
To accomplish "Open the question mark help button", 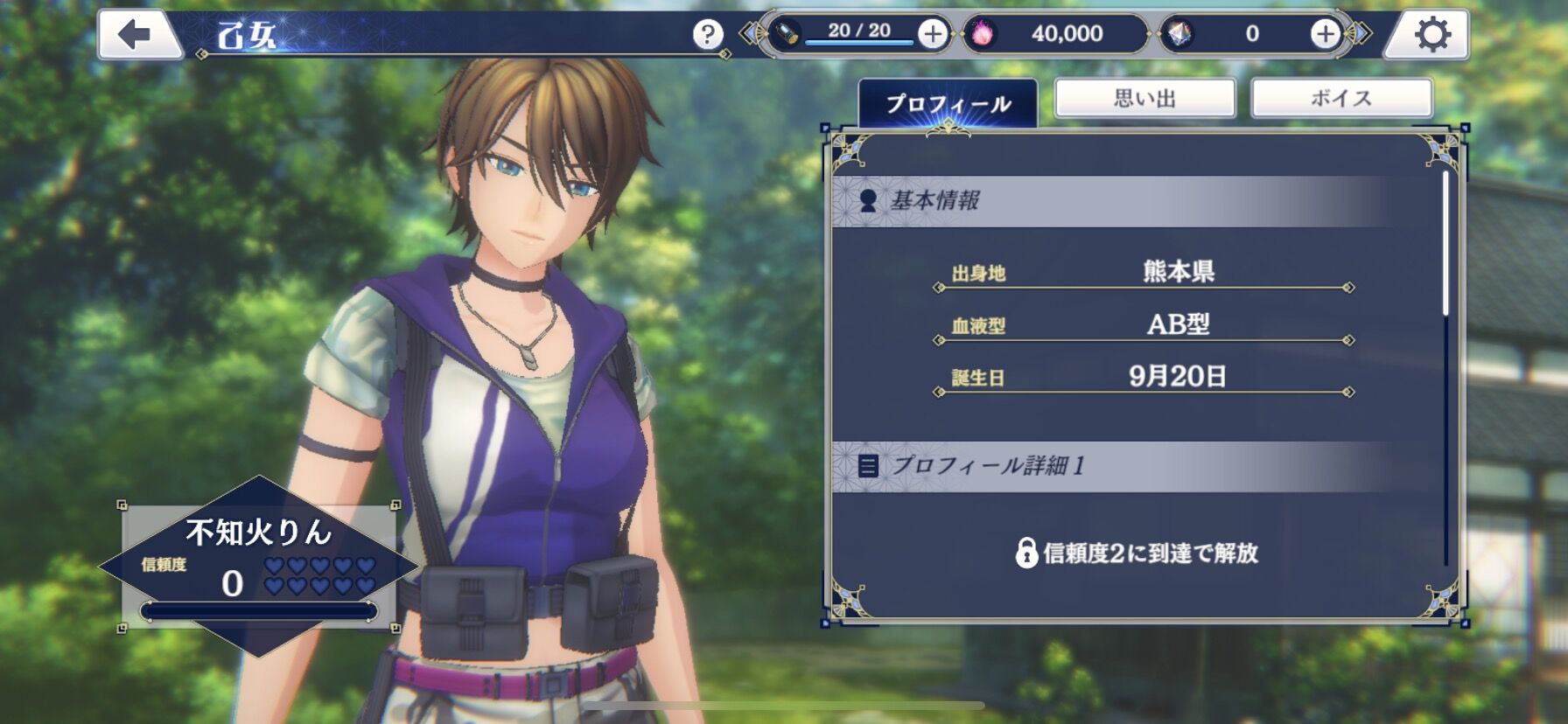I will point(707,35).
